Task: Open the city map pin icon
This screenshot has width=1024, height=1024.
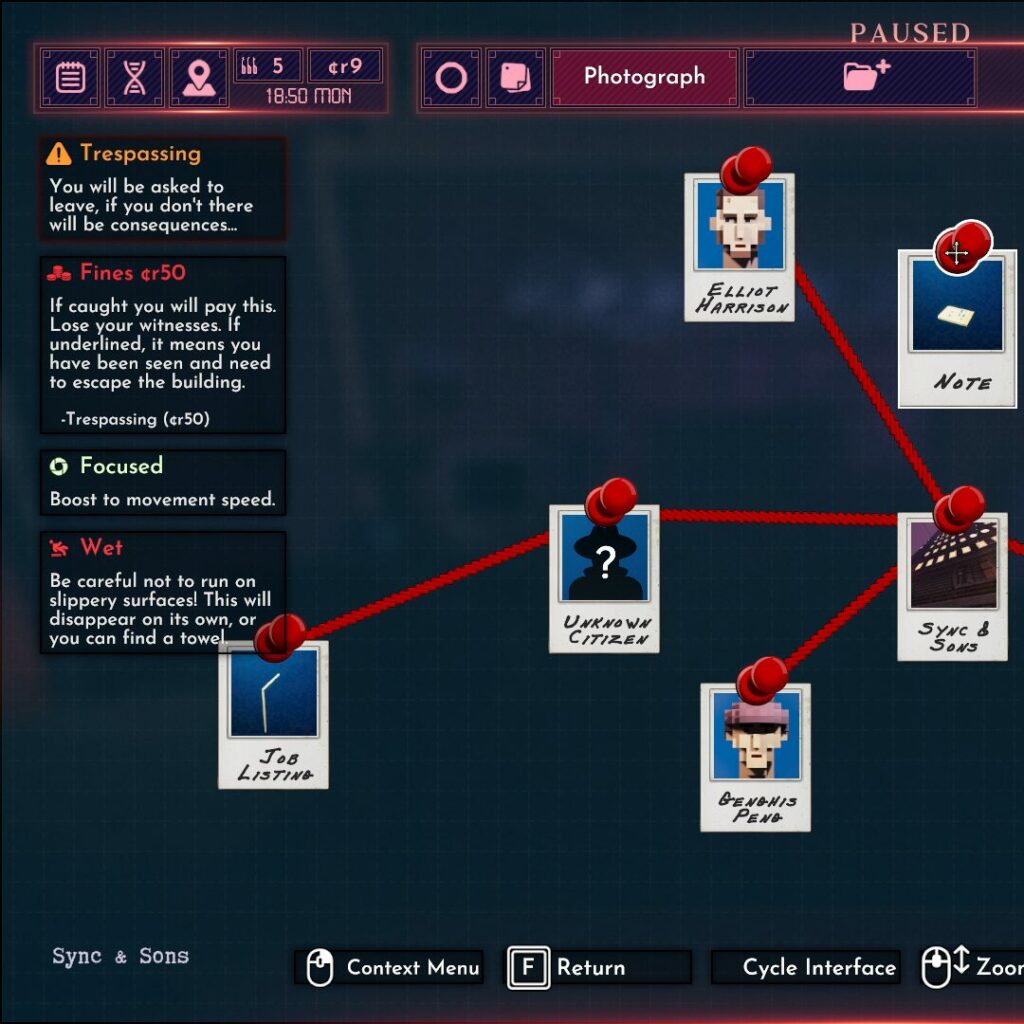Action: 198,77
